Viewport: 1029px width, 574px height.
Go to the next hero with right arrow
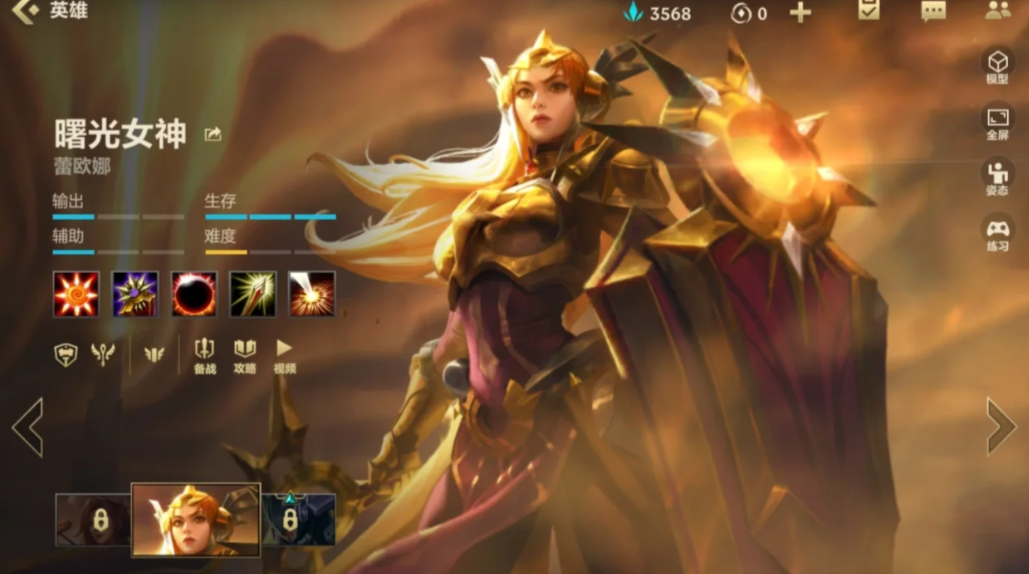[1000, 426]
